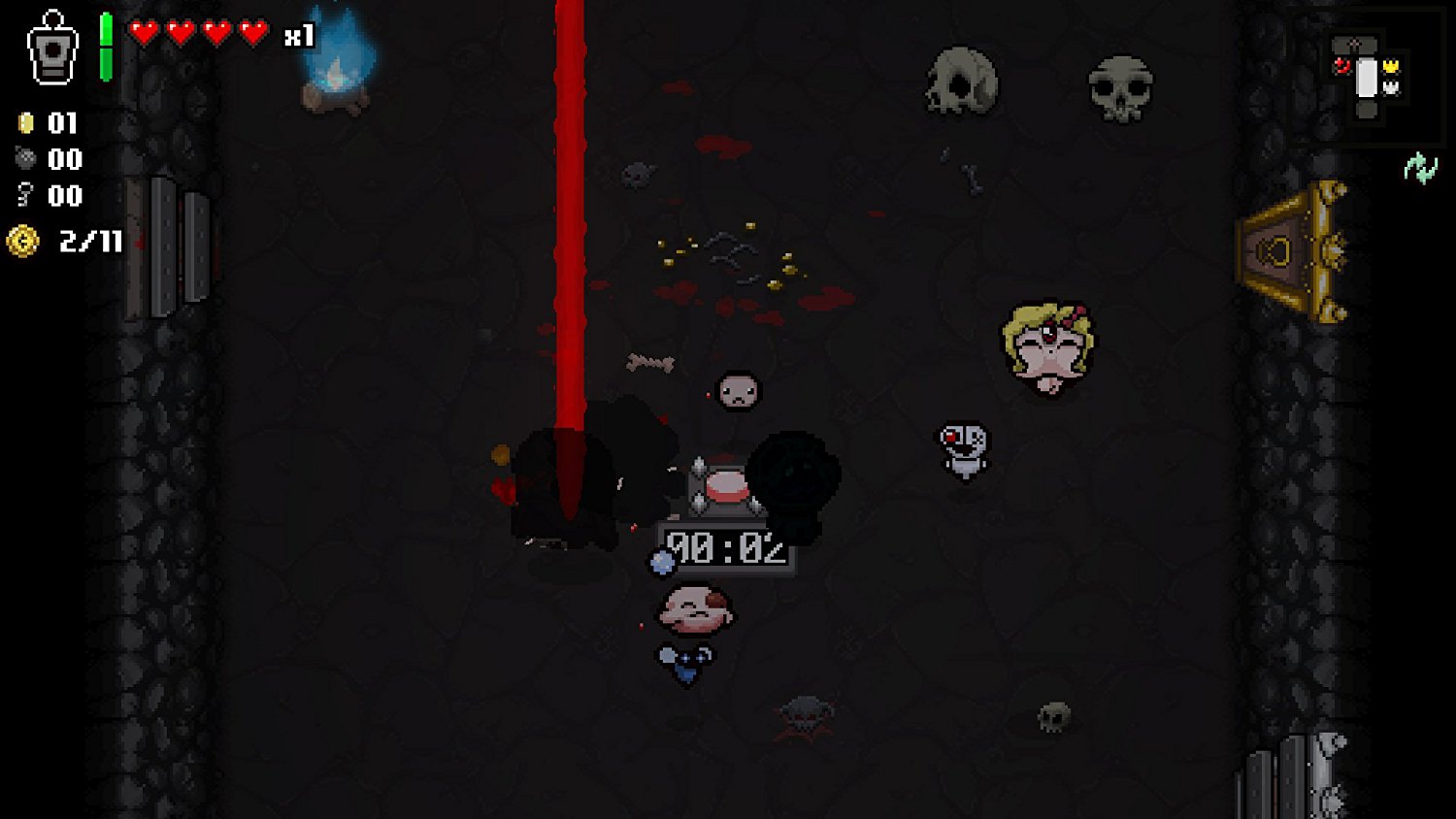Select the red boss skull icon on the minimap
Image resolution: width=1456 pixels, height=819 pixels.
pyautogui.click(x=1342, y=66)
